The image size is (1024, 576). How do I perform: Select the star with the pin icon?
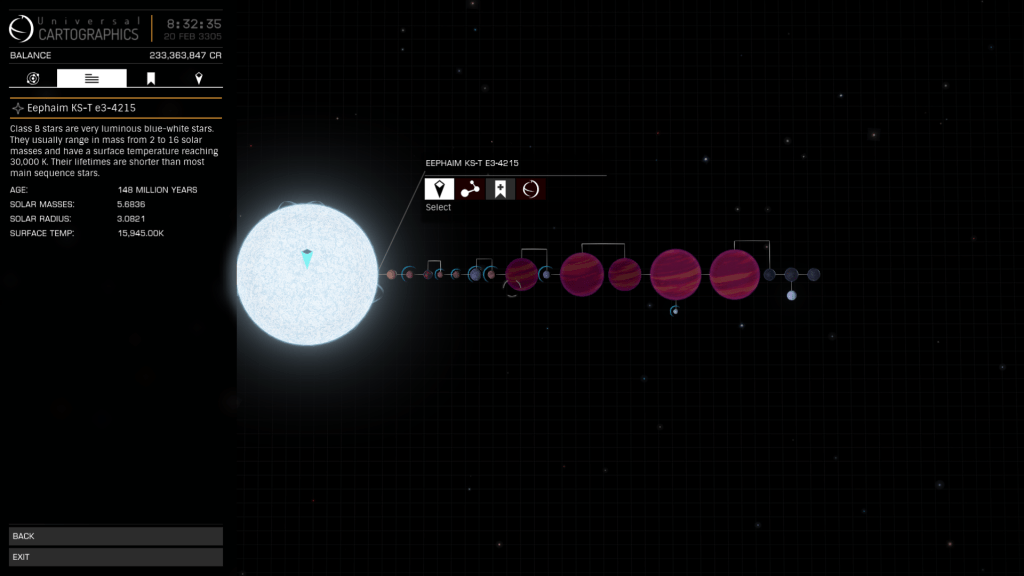tap(439, 189)
